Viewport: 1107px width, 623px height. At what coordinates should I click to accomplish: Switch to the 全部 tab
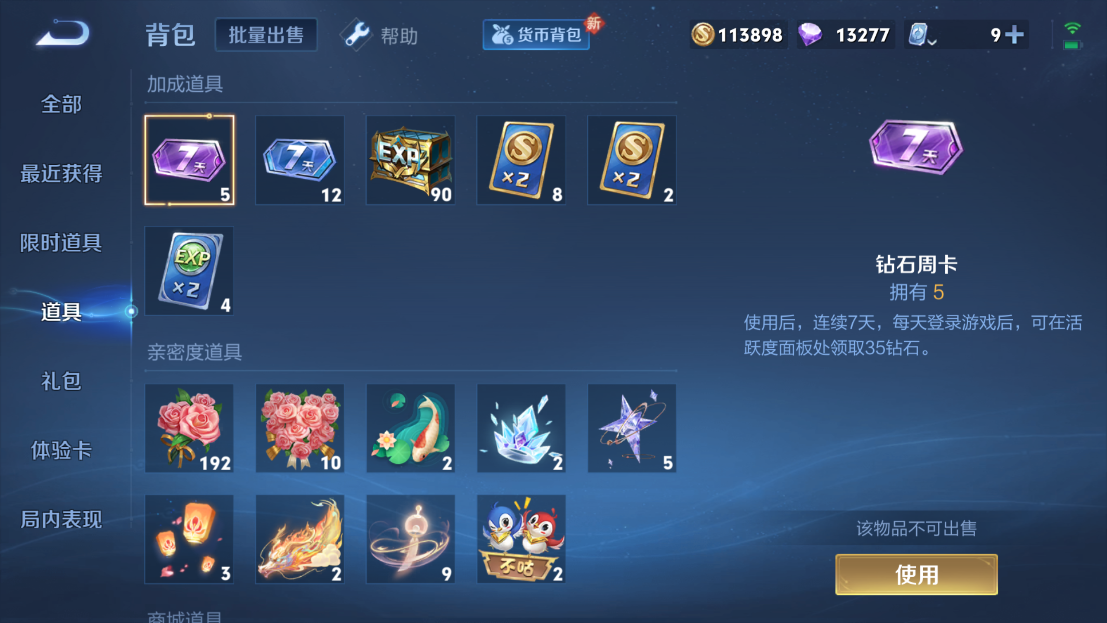61,104
